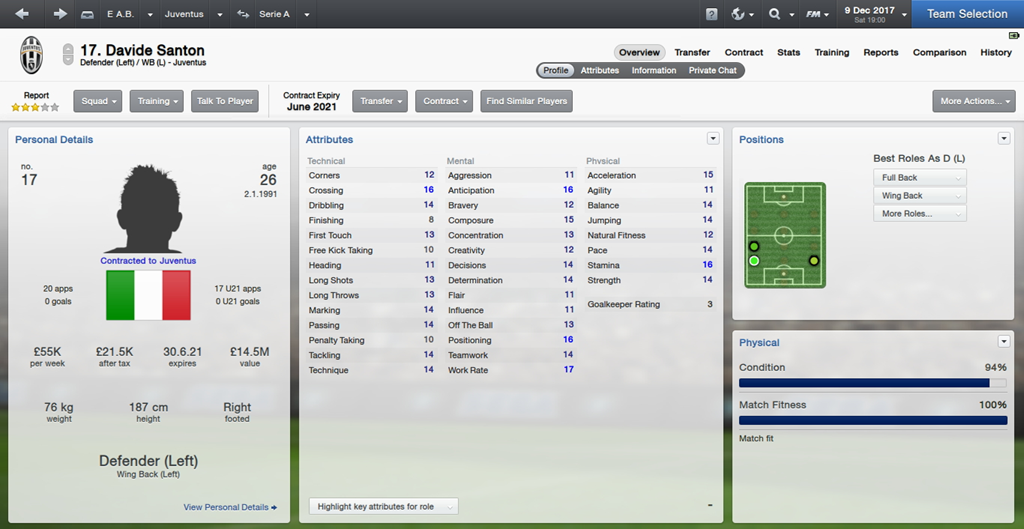Follow the View Personal Details link
The image size is (1024, 529).
coord(230,507)
